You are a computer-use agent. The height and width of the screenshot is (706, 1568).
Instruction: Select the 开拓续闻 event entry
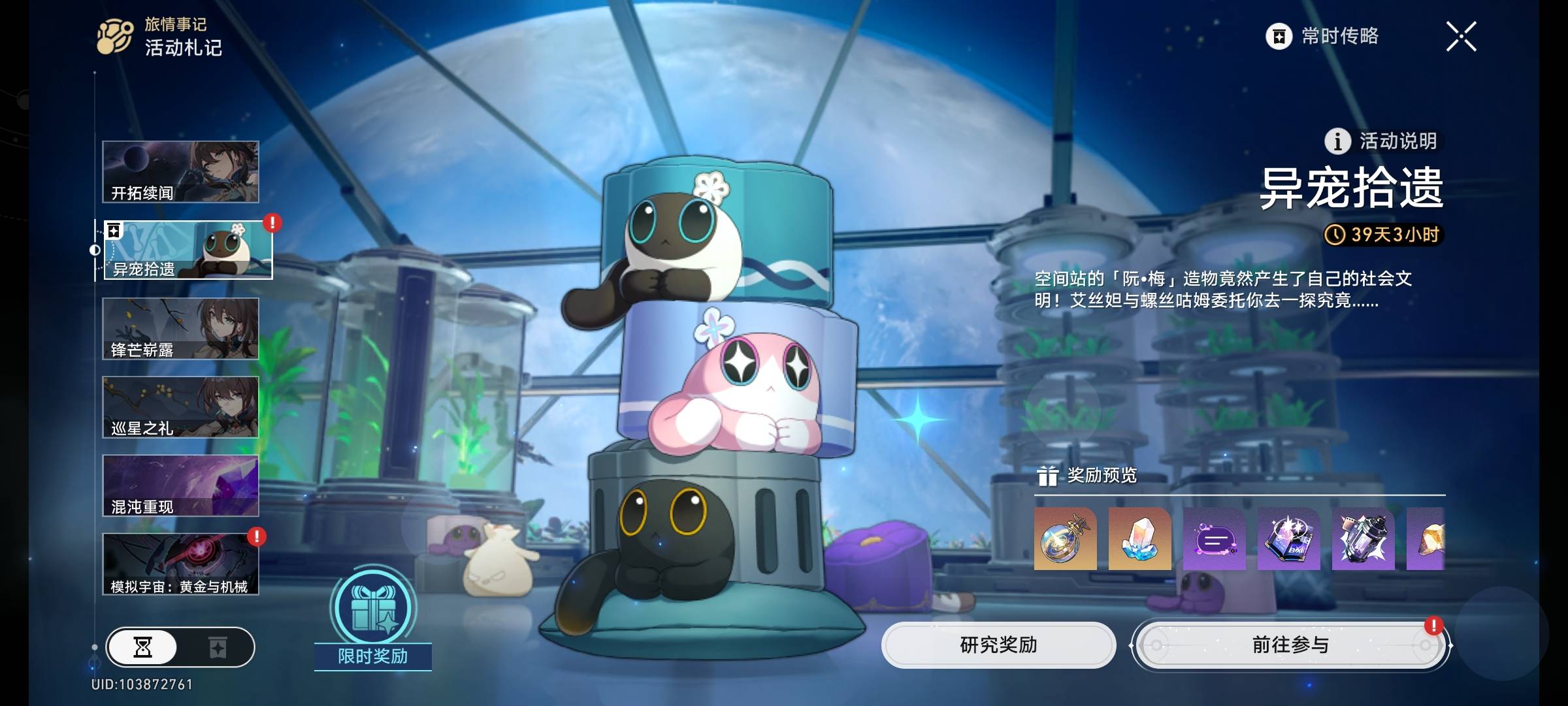point(180,172)
